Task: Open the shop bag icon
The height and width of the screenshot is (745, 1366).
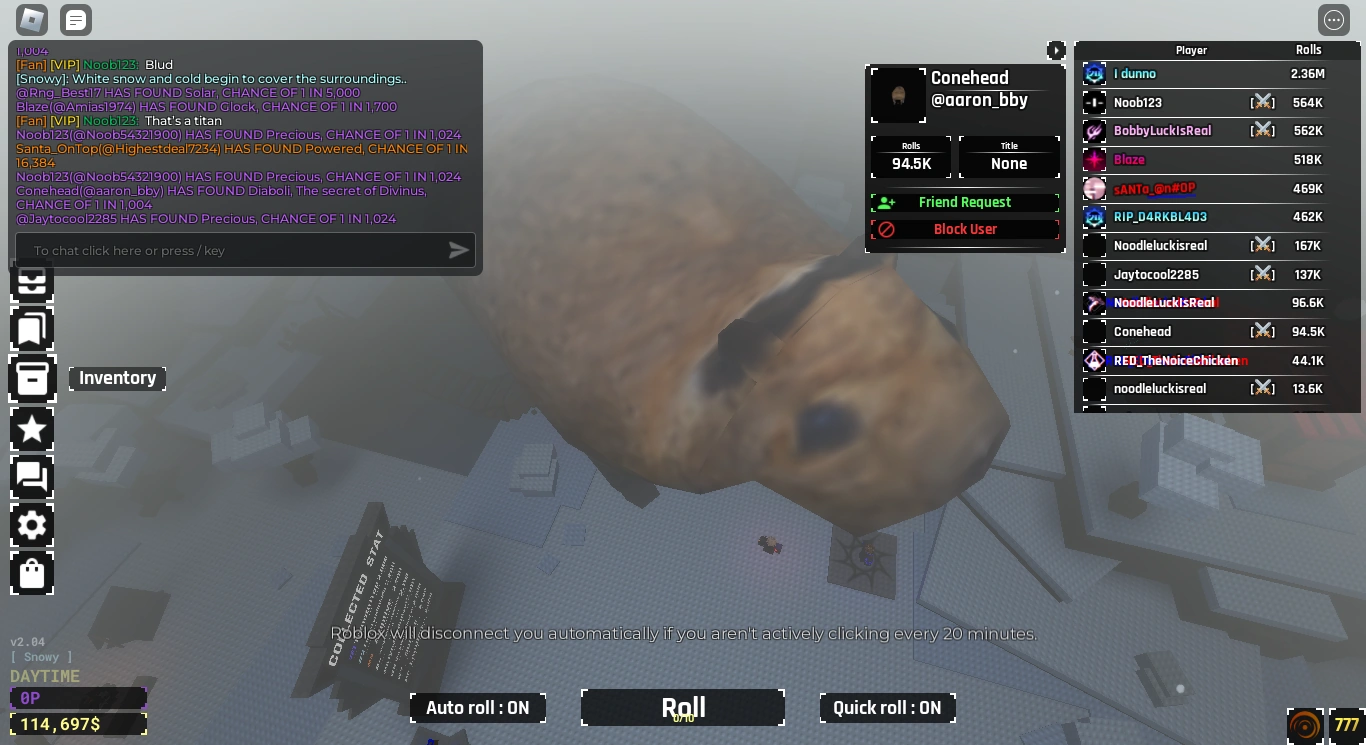Action: [x=31, y=573]
